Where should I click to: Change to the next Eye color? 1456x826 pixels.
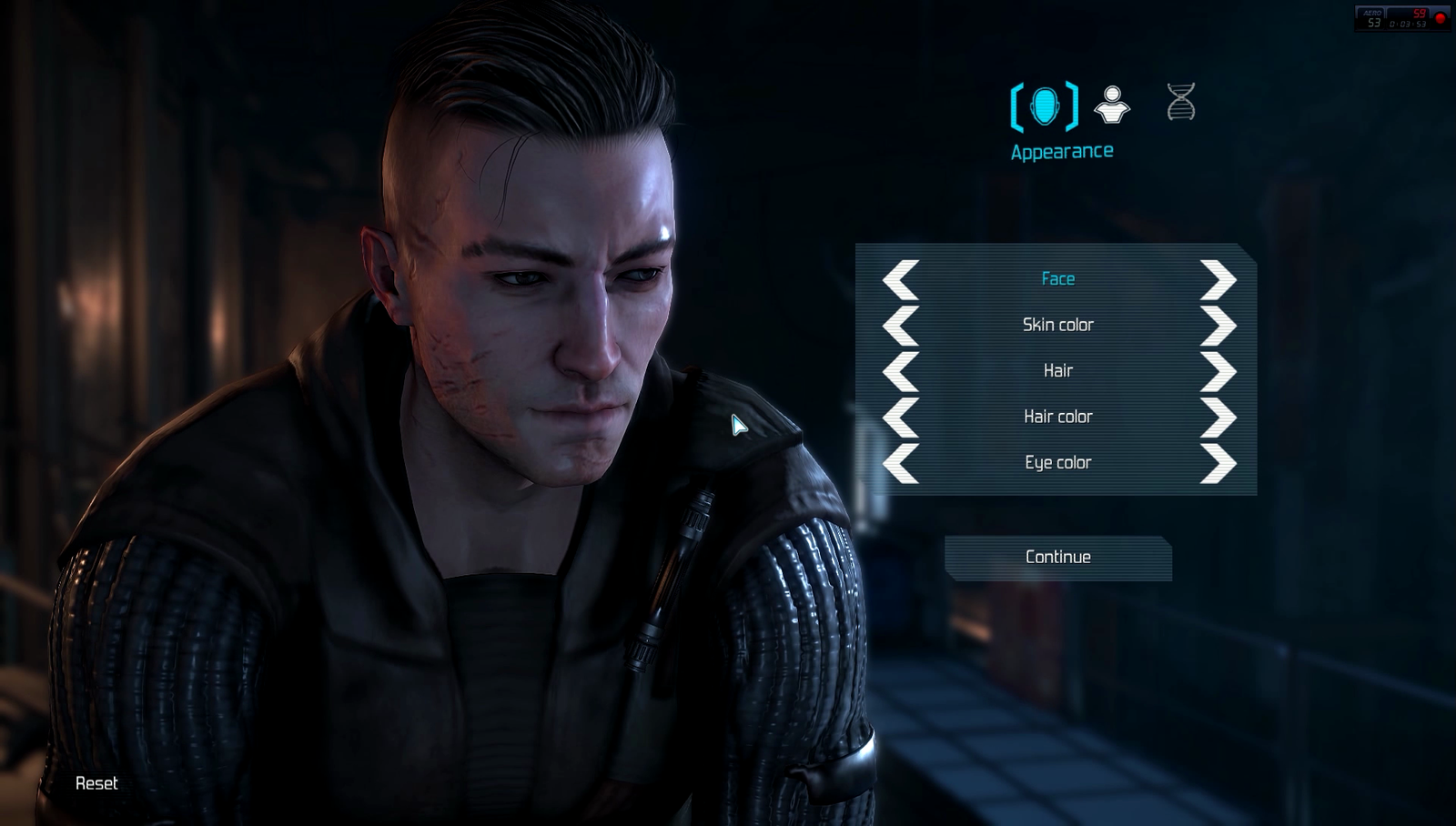pos(1218,463)
